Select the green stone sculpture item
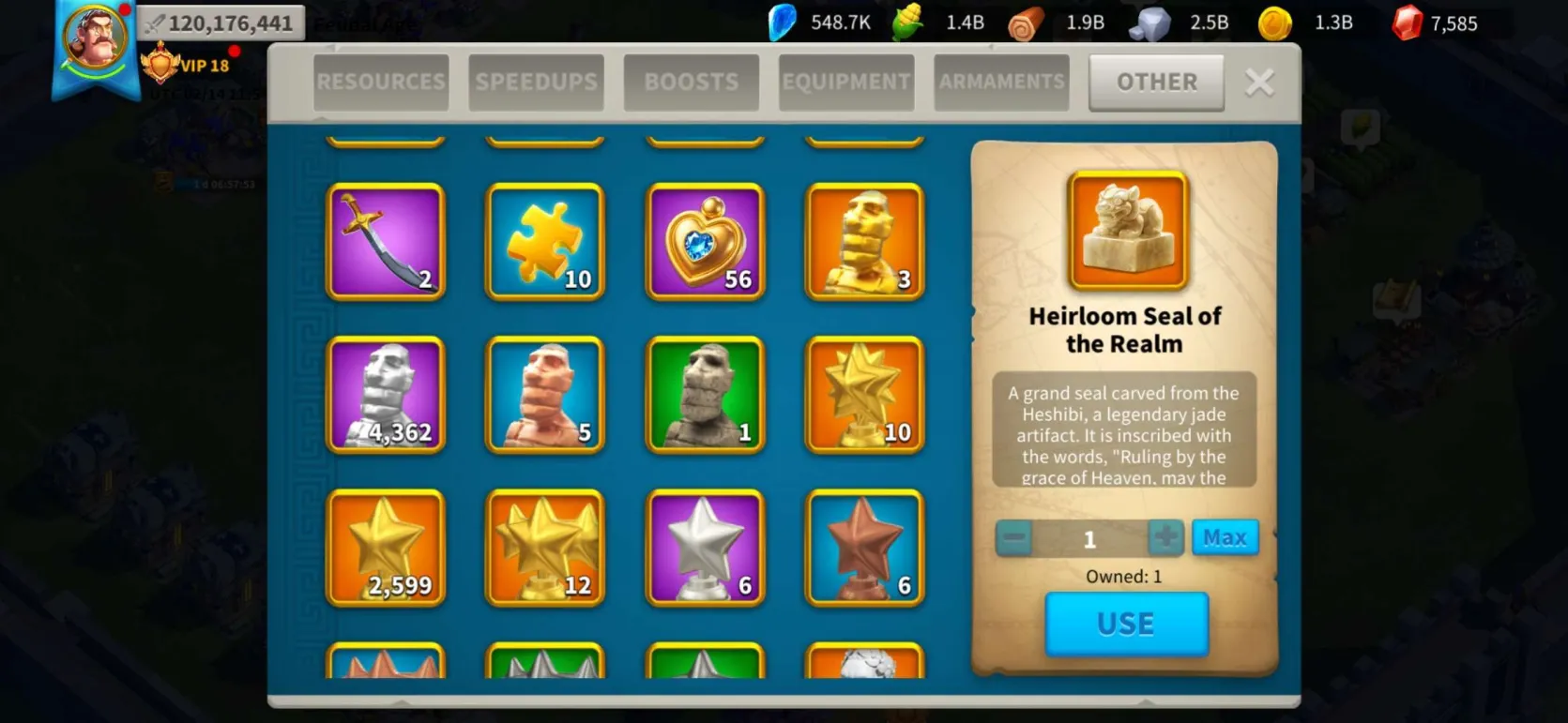The height and width of the screenshot is (723, 1568). tap(705, 395)
